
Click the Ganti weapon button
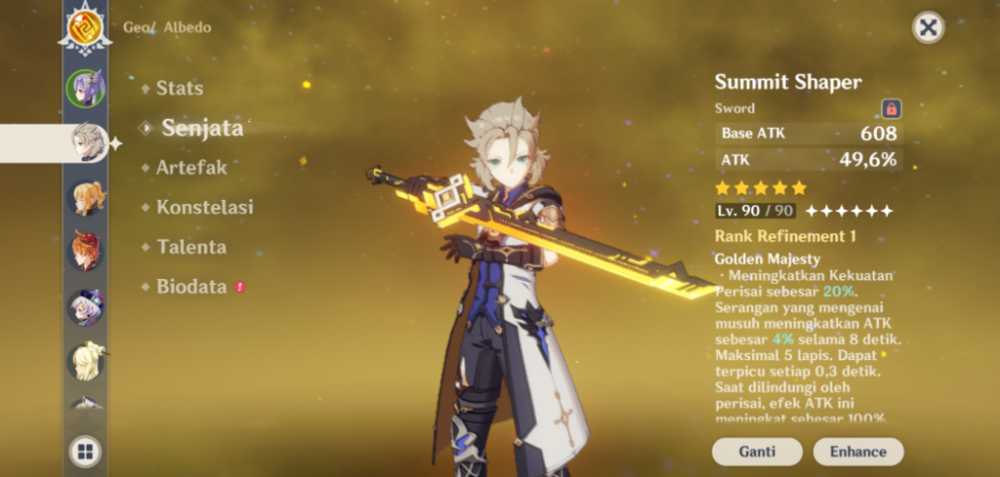point(757,451)
